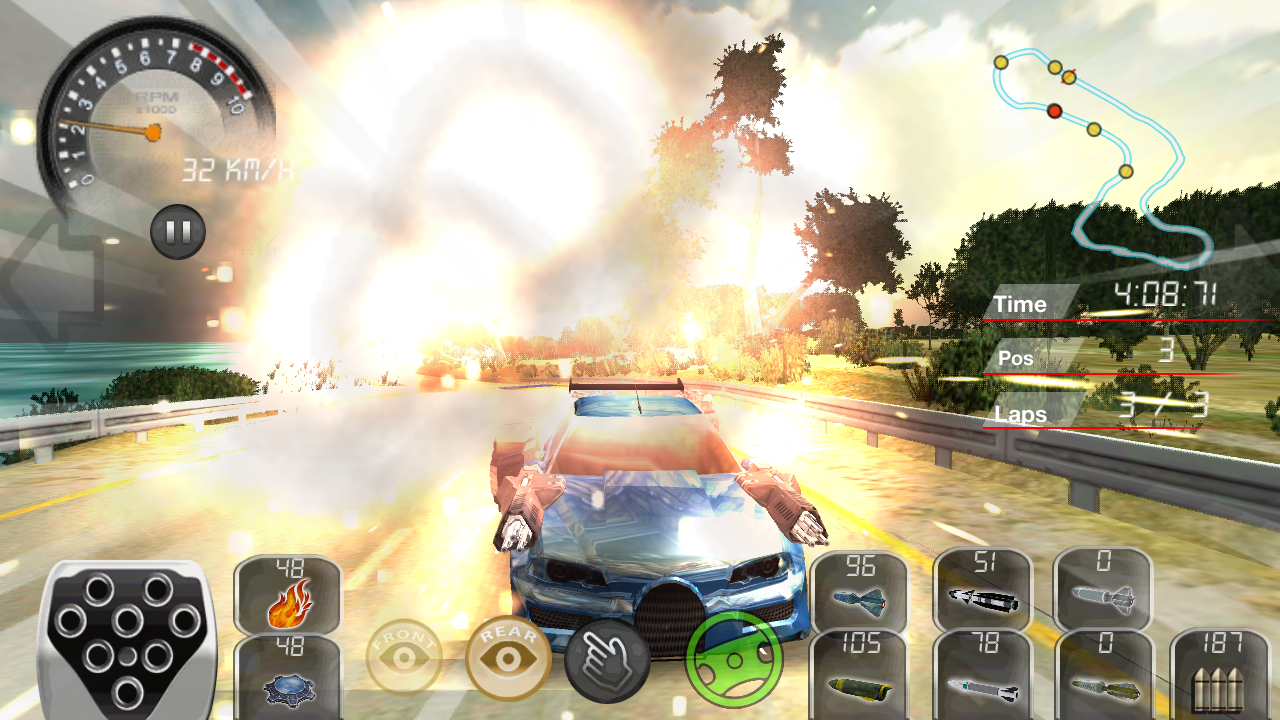
Task: Launch the rocket with 78 ammo
Action: (x=982, y=675)
